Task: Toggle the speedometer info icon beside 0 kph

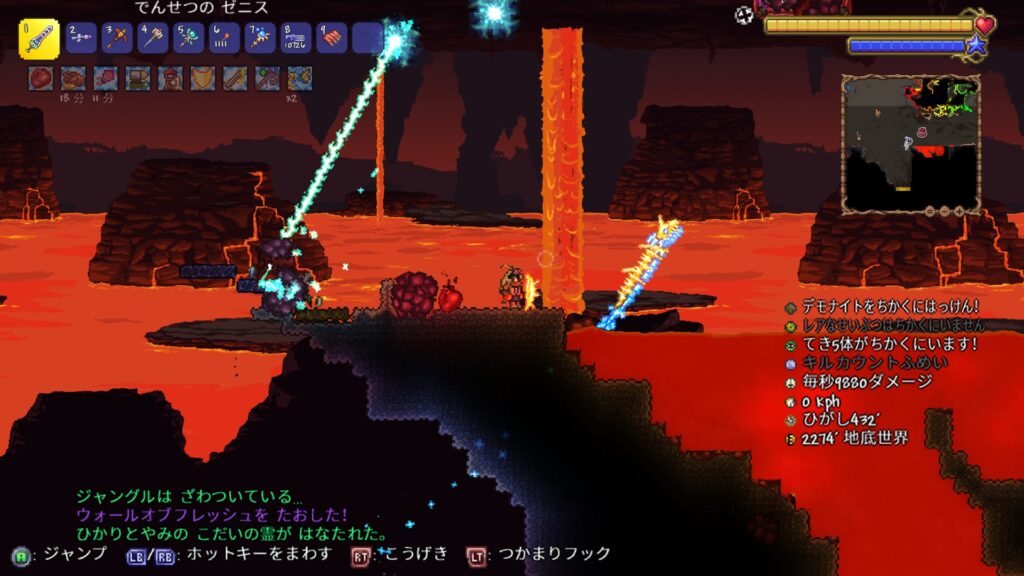Action: coord(791,401)
